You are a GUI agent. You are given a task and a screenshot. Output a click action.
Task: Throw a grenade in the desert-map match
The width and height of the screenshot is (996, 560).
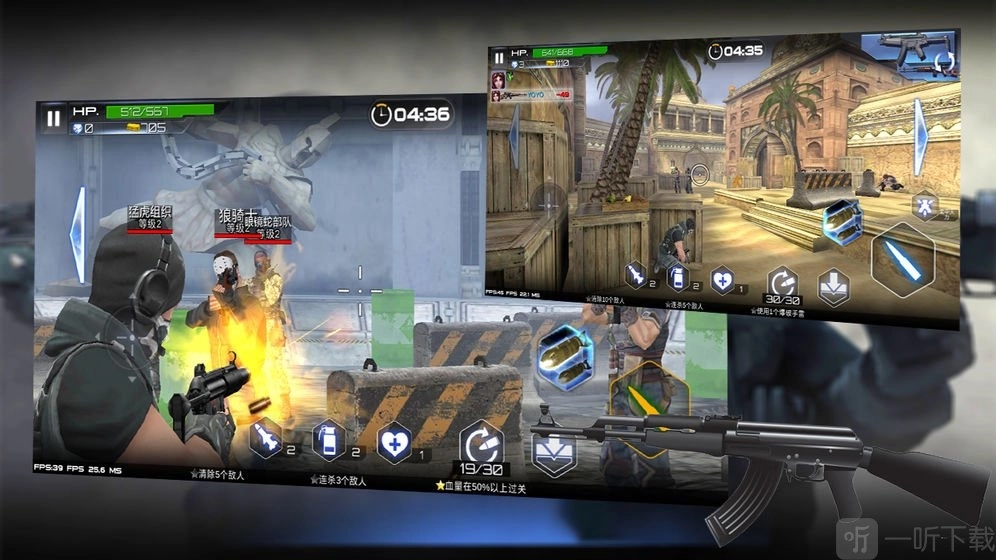point(679,277)
